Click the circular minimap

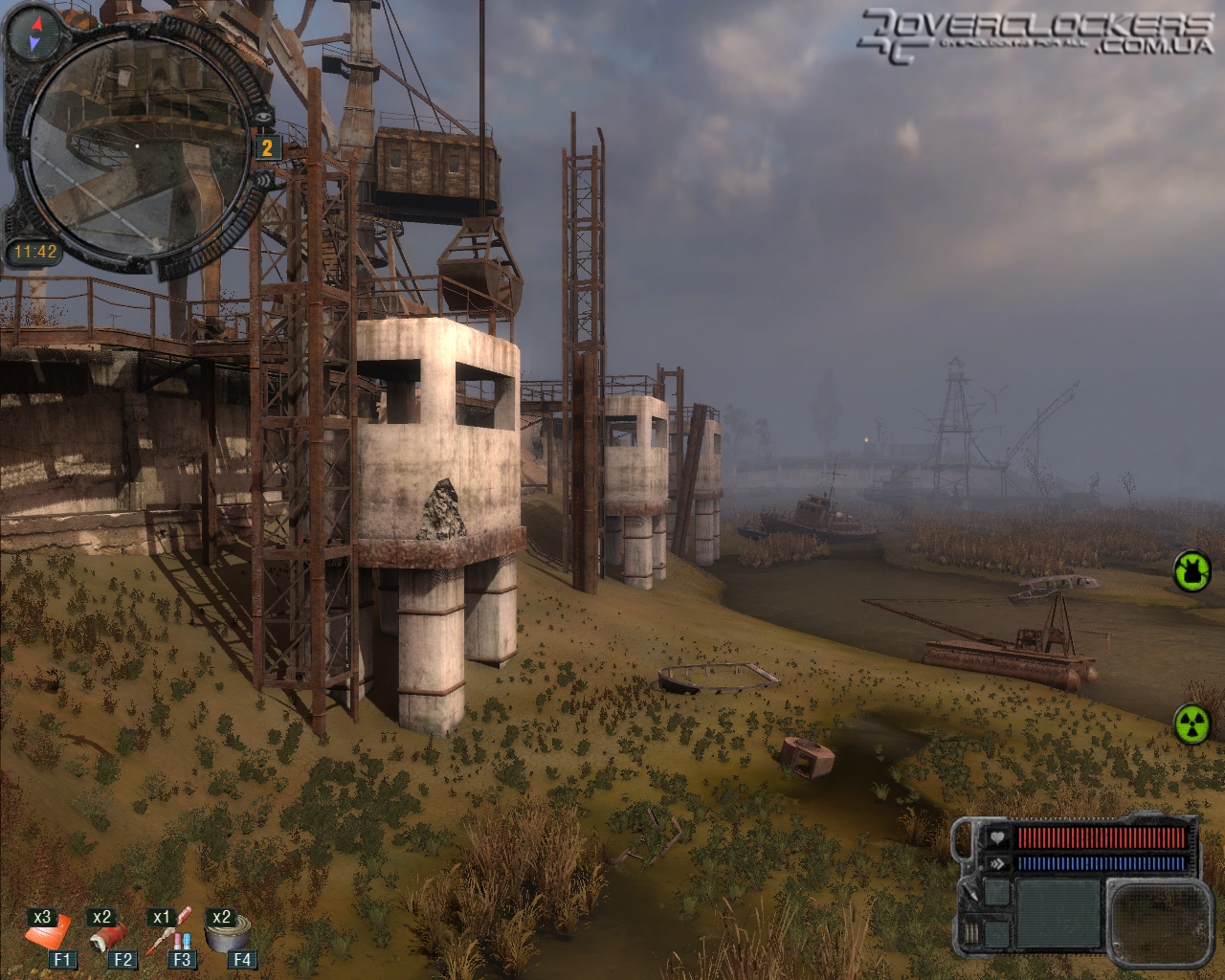pyautogui.click(x=137, y=145)
